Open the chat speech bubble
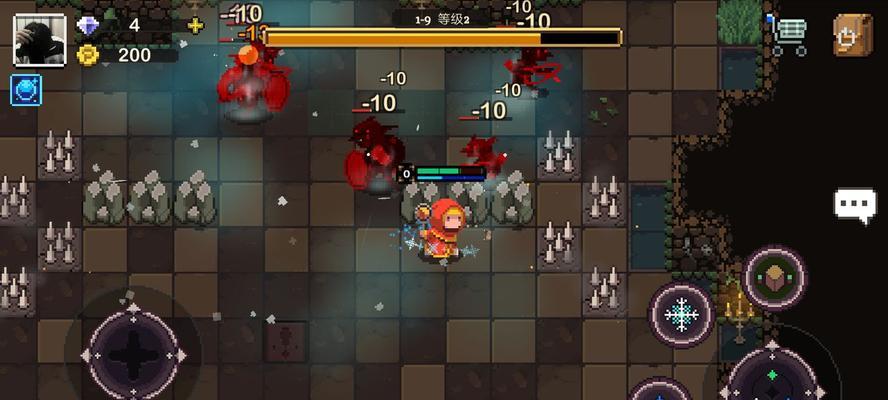The height and width of the screenshot is (400, 888). (x=855, y=205)
